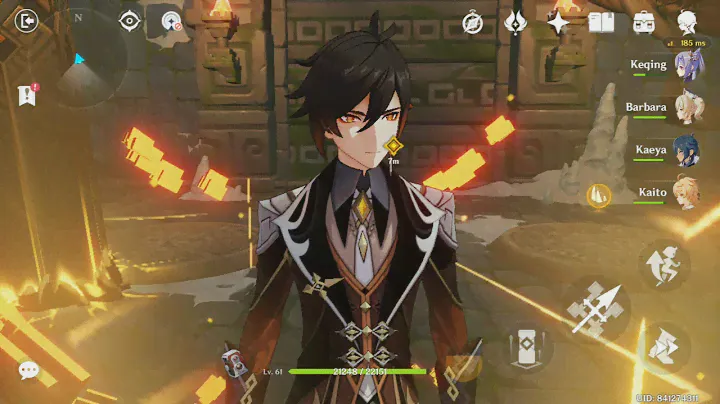This screenshot has height=404, width=720.
Task: Tap the co-op icon beside the eye
Action: 168,22
